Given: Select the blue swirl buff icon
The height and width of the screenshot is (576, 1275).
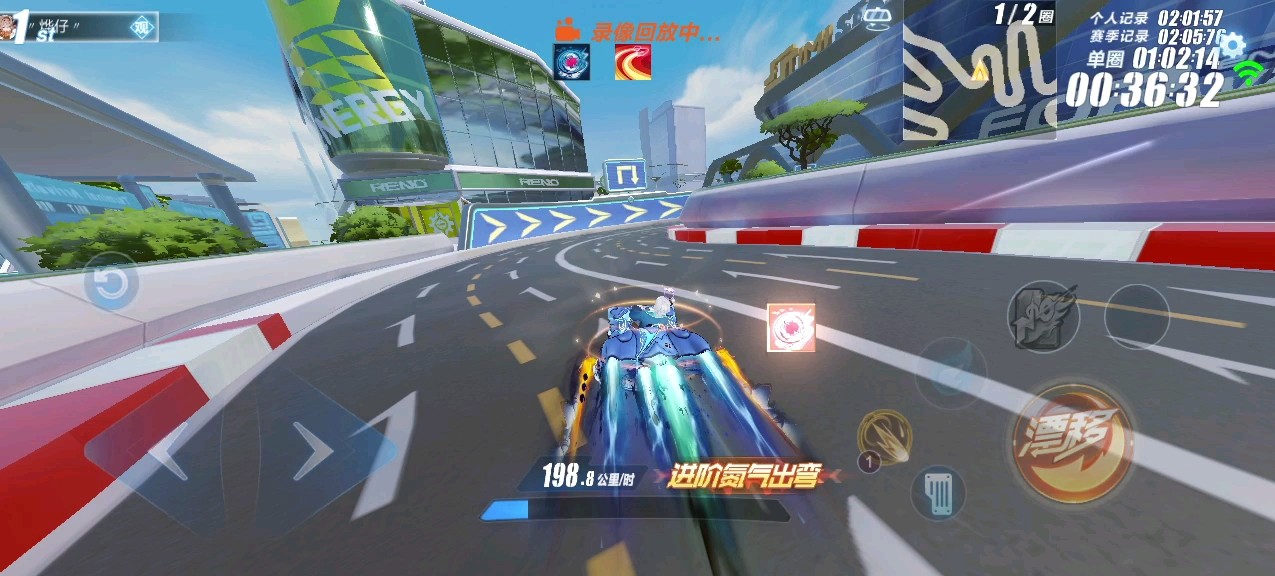Looking at the screenshot, I should pos(572,62).
